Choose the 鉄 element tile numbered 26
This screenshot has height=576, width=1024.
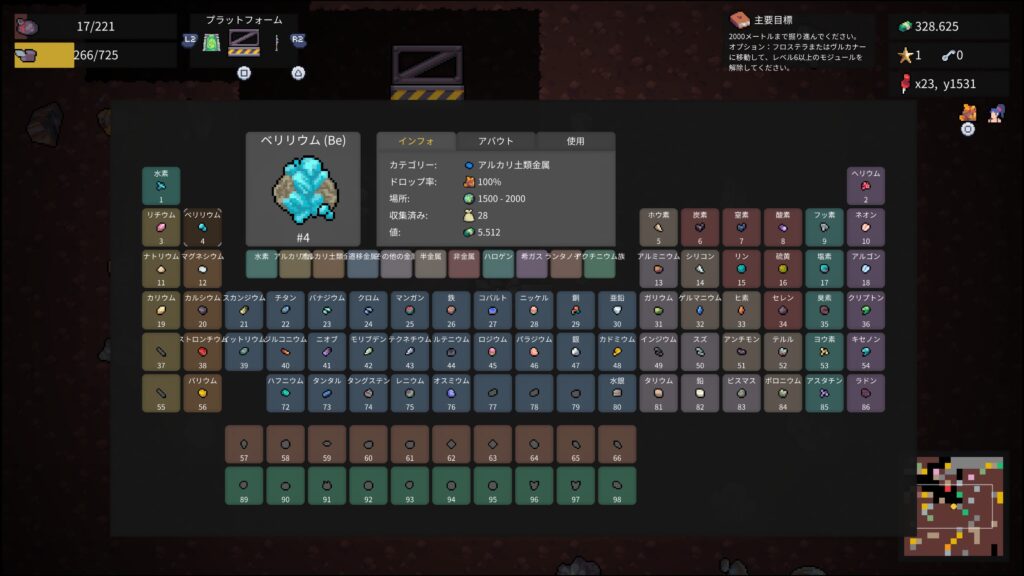tap(451, 310)
